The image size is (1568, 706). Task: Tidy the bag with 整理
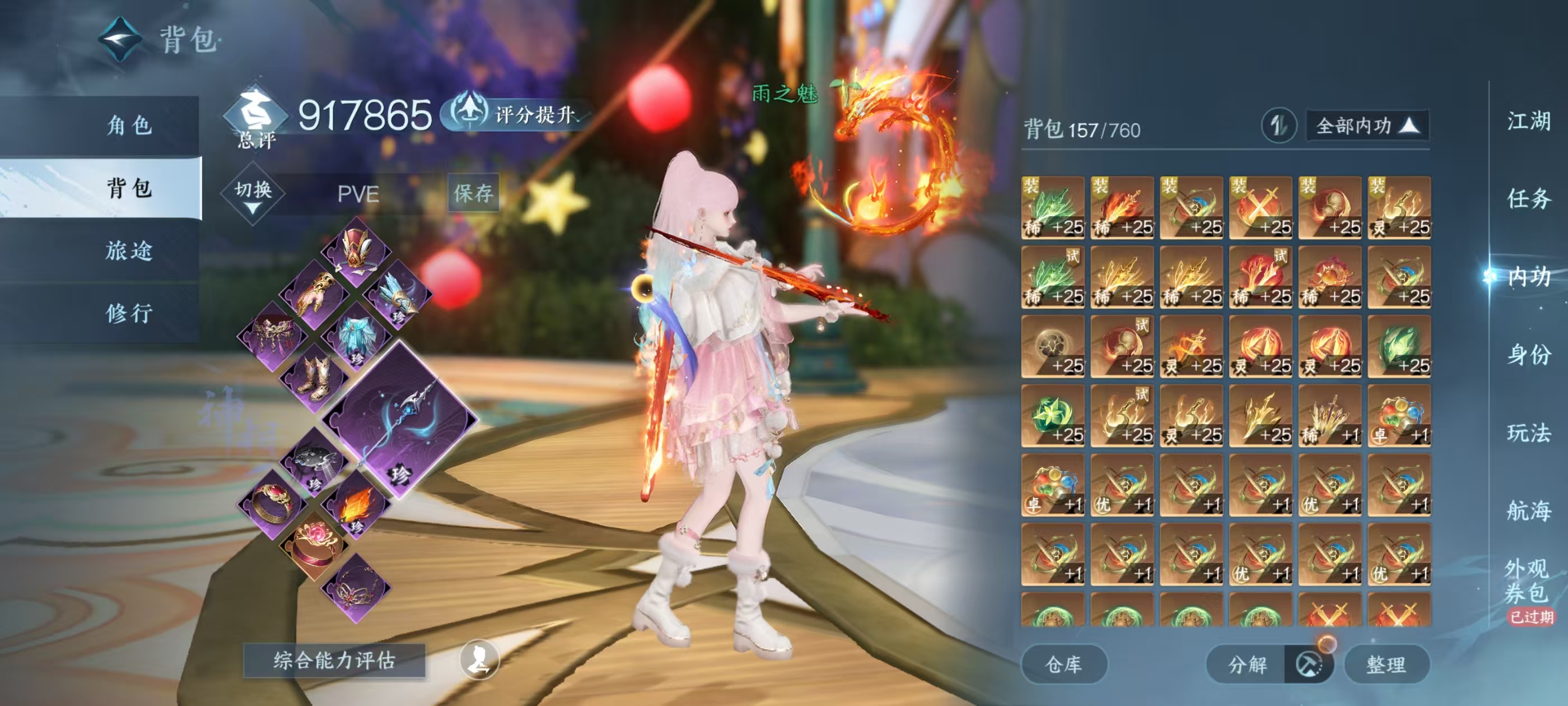(1386, 664)
